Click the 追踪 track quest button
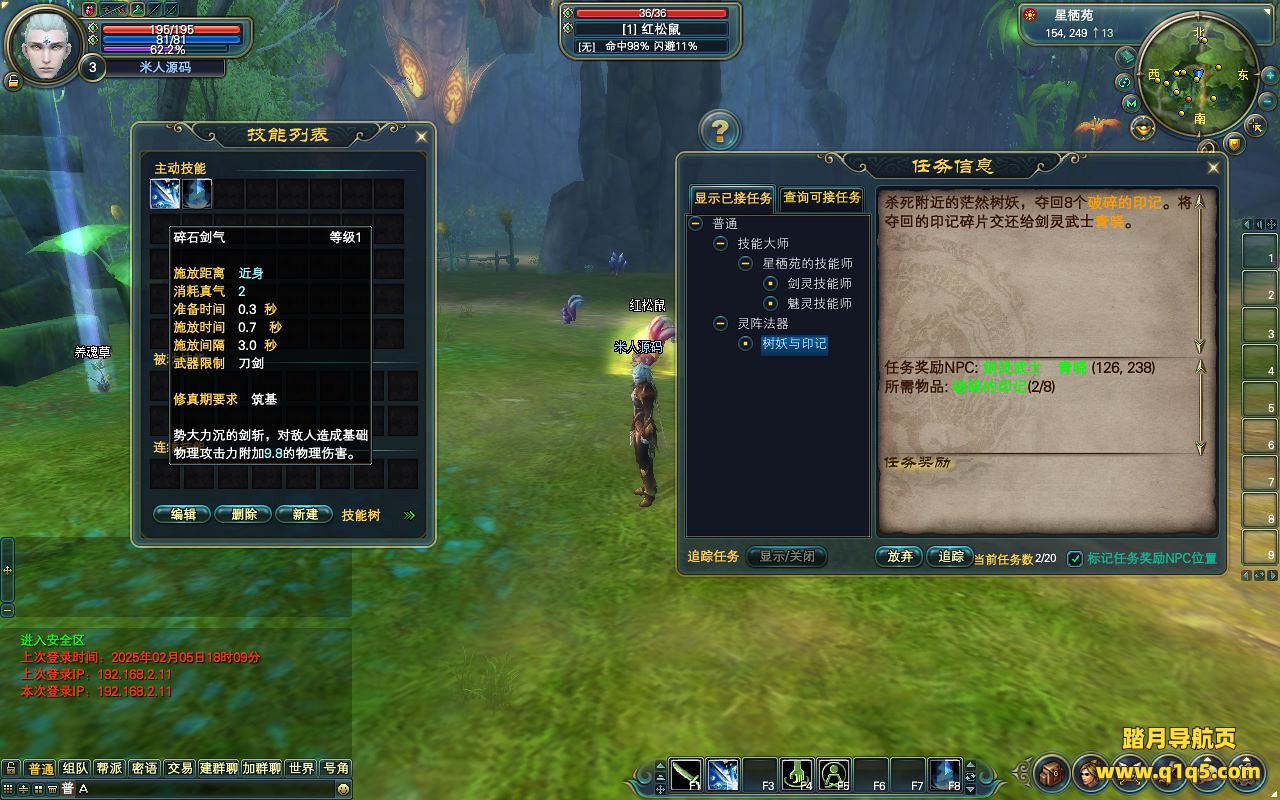The width and height of the screenshot is (1280, 800). pos(950,557)
